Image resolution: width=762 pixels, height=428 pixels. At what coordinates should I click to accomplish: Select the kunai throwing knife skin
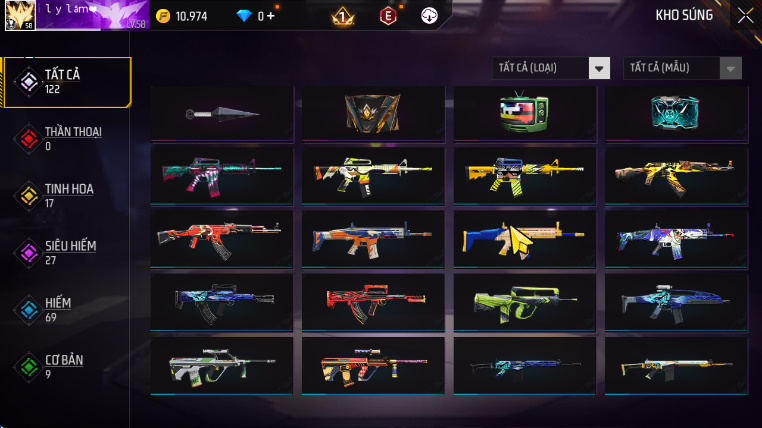[x=221, y=113]
